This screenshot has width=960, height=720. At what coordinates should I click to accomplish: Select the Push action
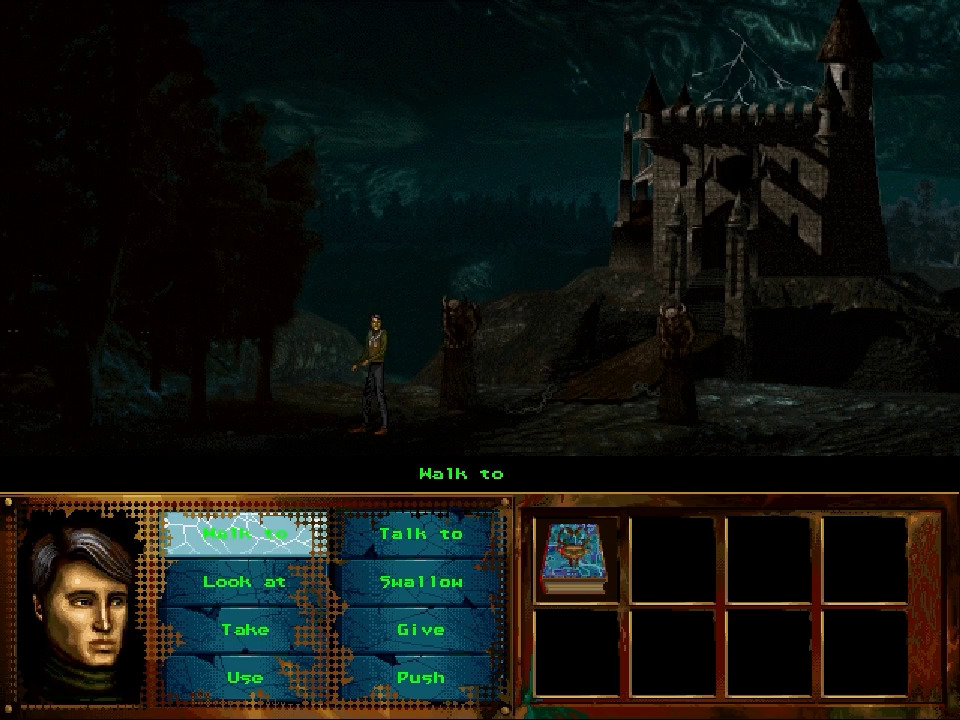pyautogui.click(x=420, y=677)
